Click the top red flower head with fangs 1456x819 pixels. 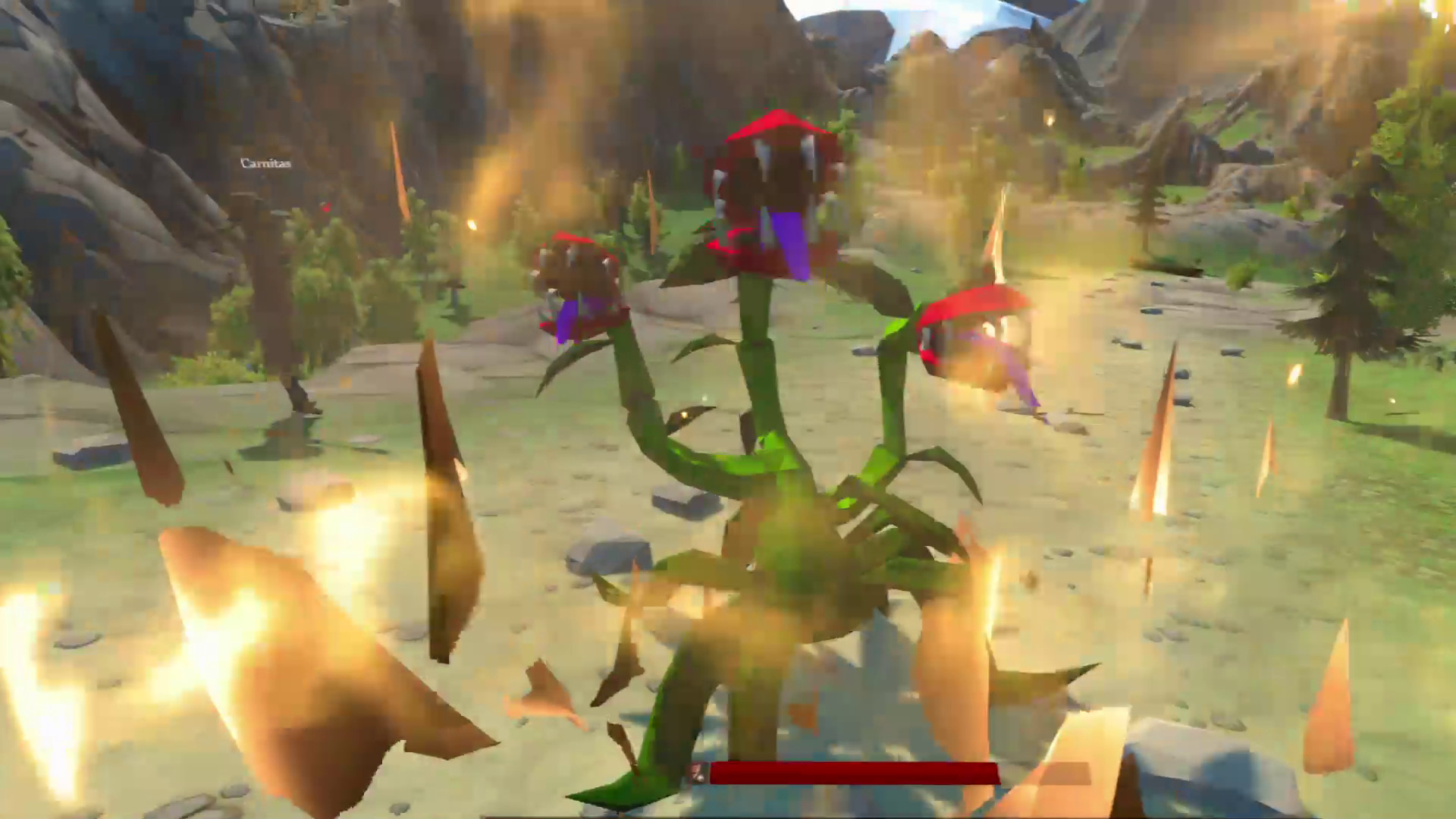[x=773, y=174]
